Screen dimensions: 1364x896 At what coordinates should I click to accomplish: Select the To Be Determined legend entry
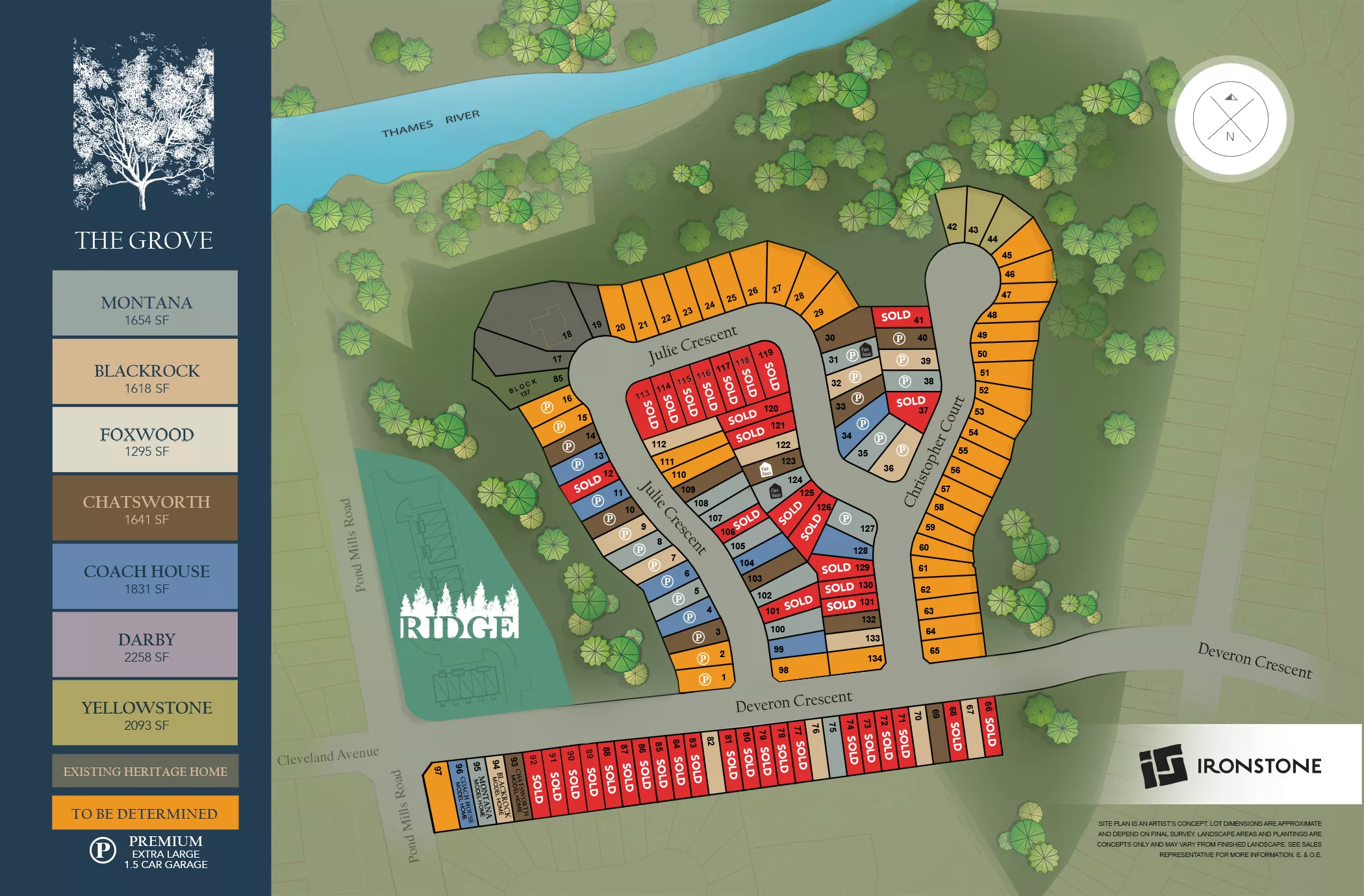point(145,813)
